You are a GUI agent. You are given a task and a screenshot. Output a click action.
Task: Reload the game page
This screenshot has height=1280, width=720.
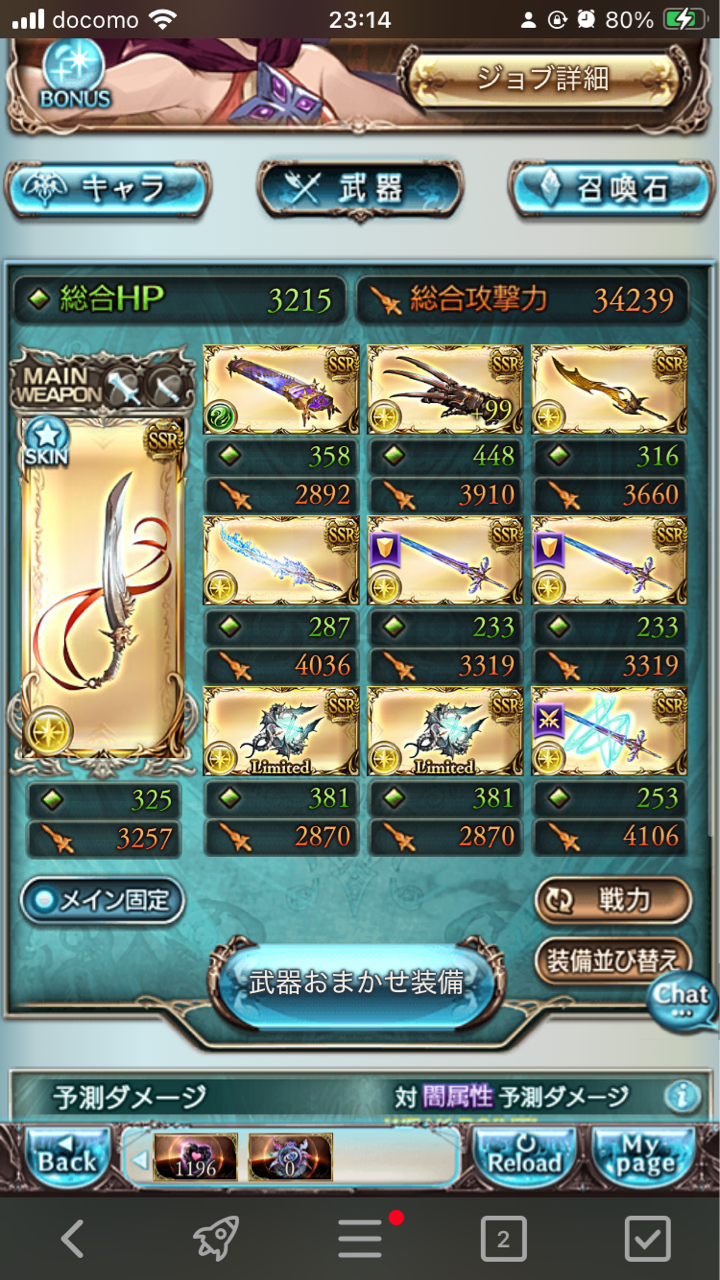[524, 1159]
